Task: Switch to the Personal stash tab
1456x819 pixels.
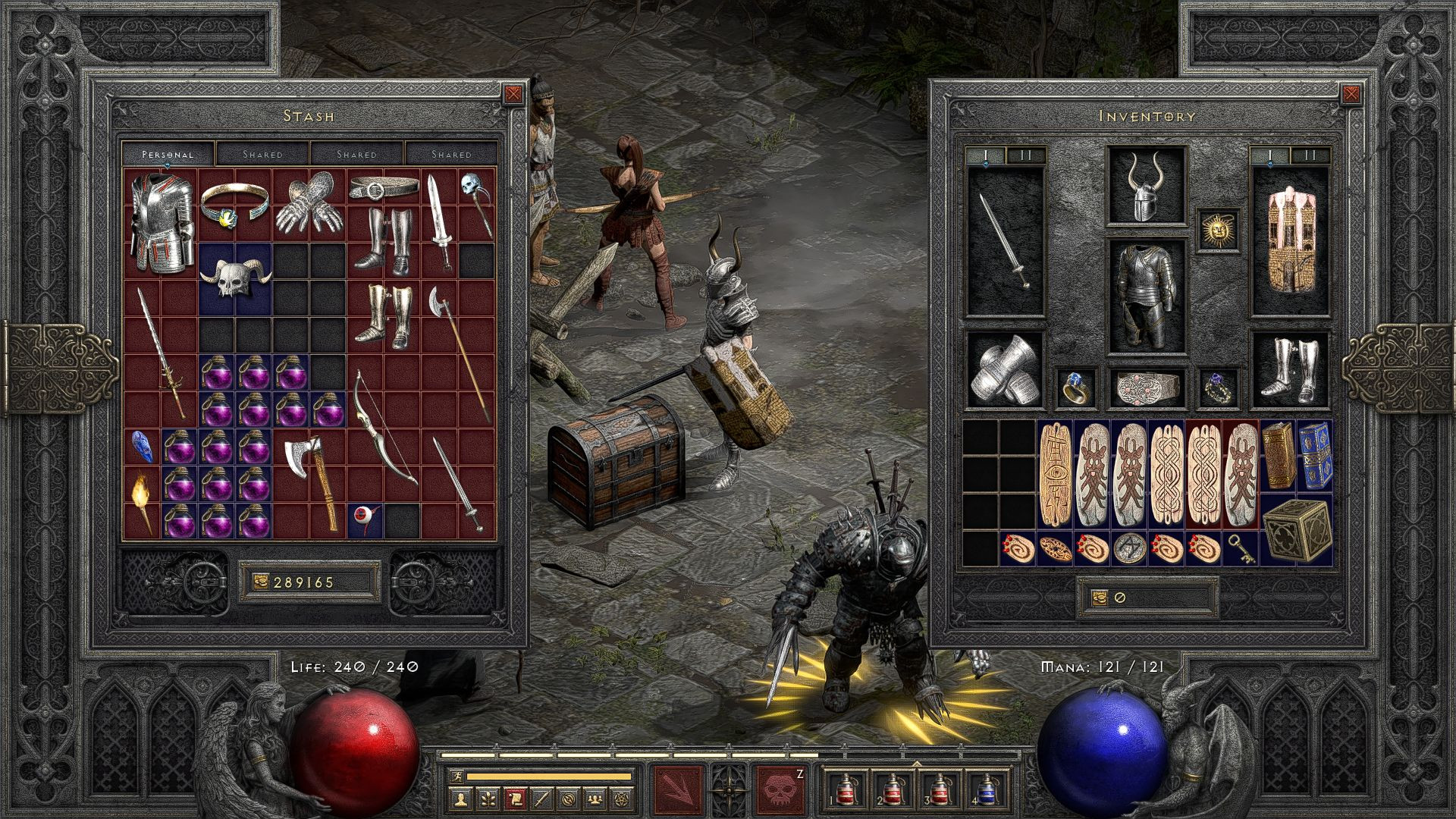Action: point(168,154)
